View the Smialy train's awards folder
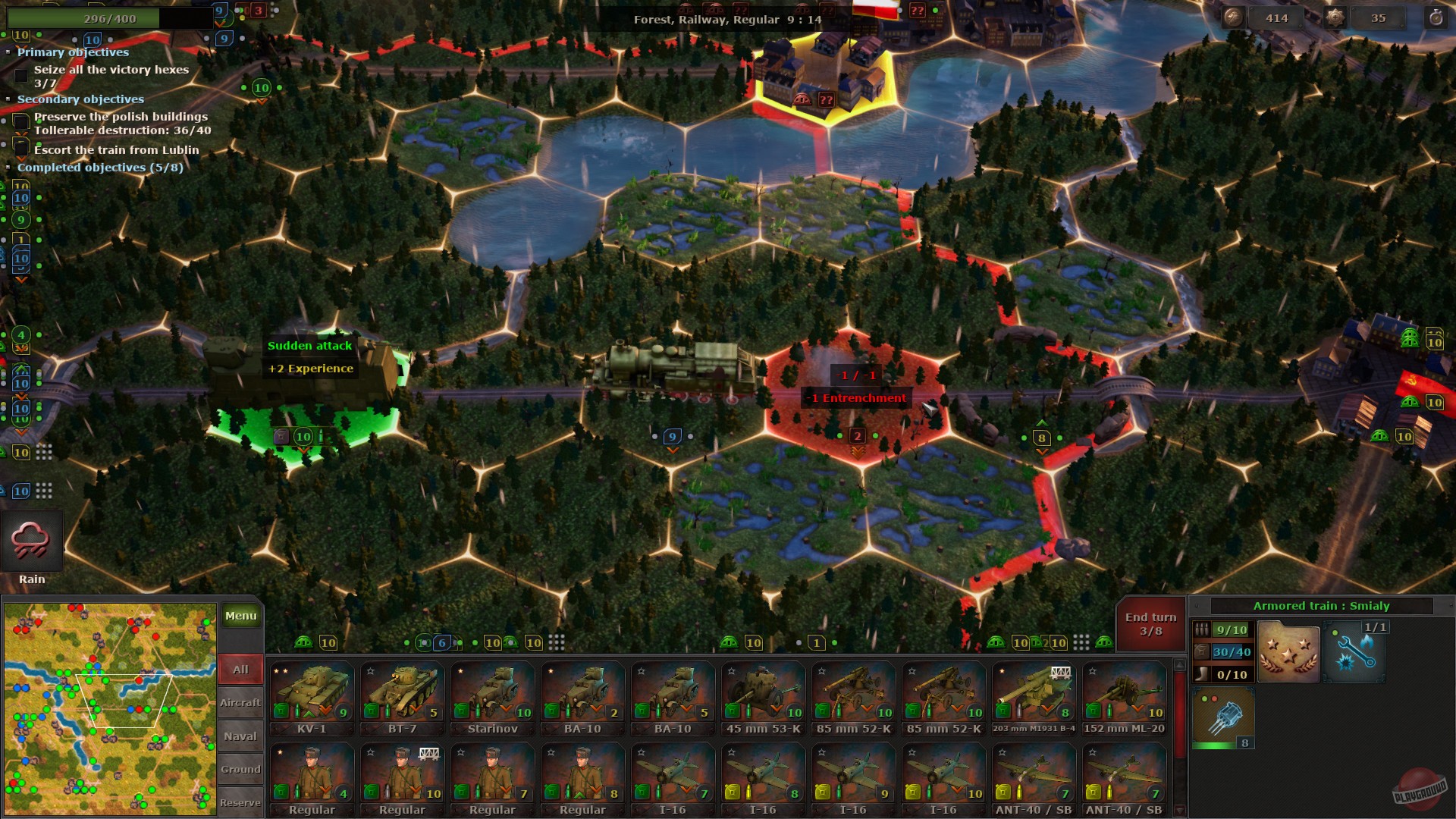Image resolution: width=1456 pixels, height=819 pixels. (x=1288, y=651)
